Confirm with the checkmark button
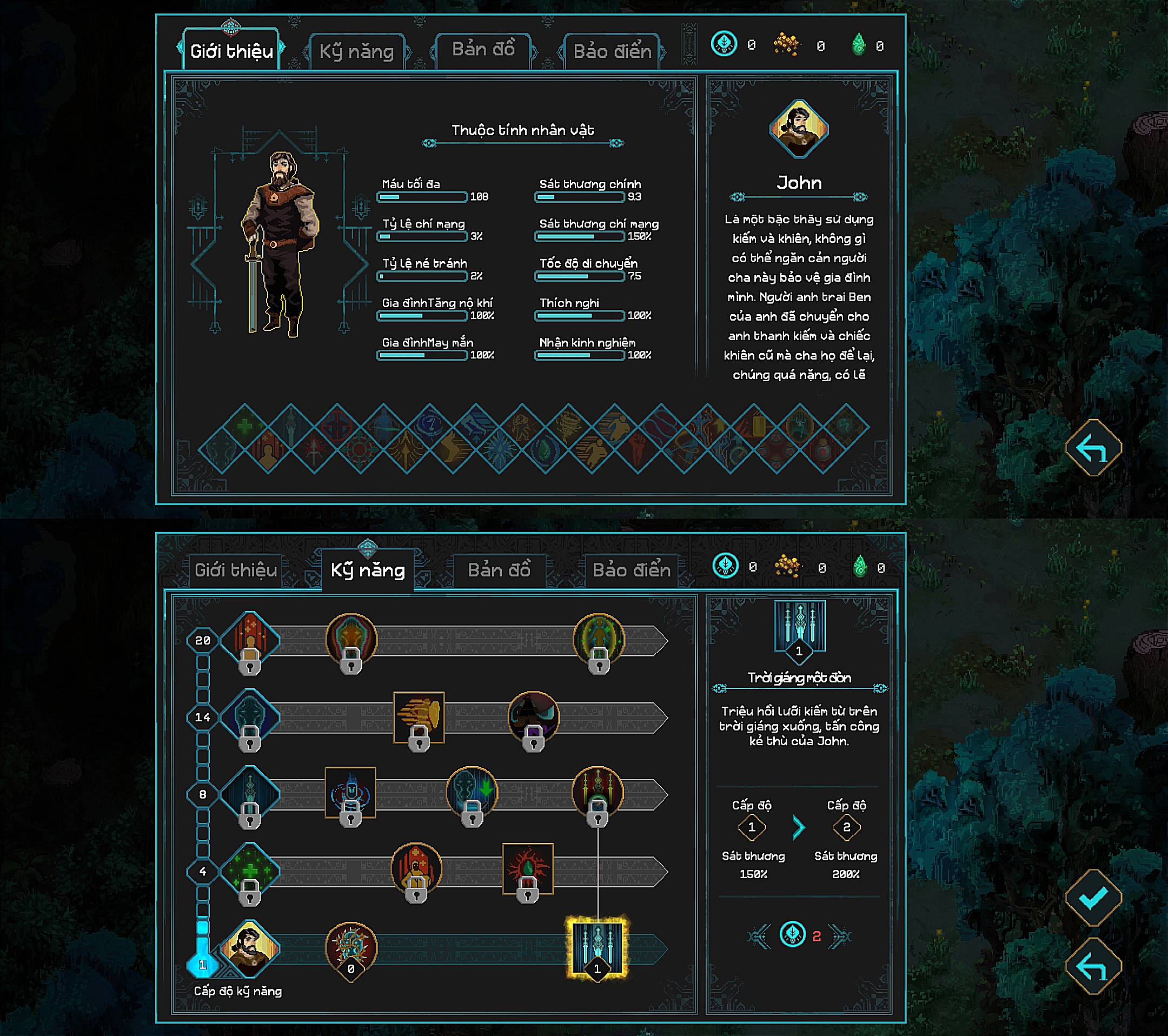Image resolution: width=1168 pixels, height=1036 pixels. point(1093,898)
